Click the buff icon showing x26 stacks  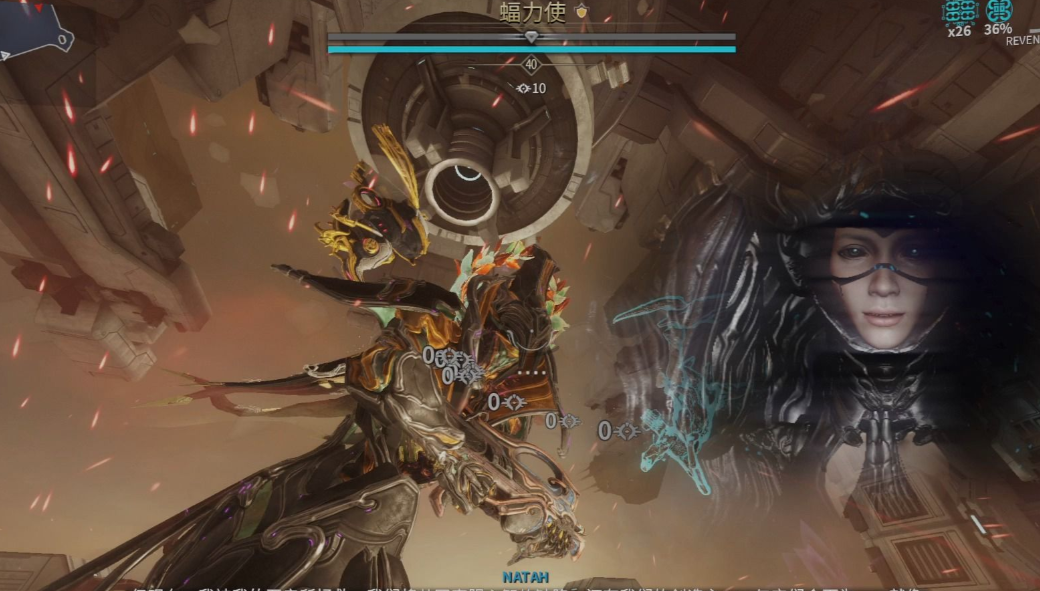tap(959, 10)
